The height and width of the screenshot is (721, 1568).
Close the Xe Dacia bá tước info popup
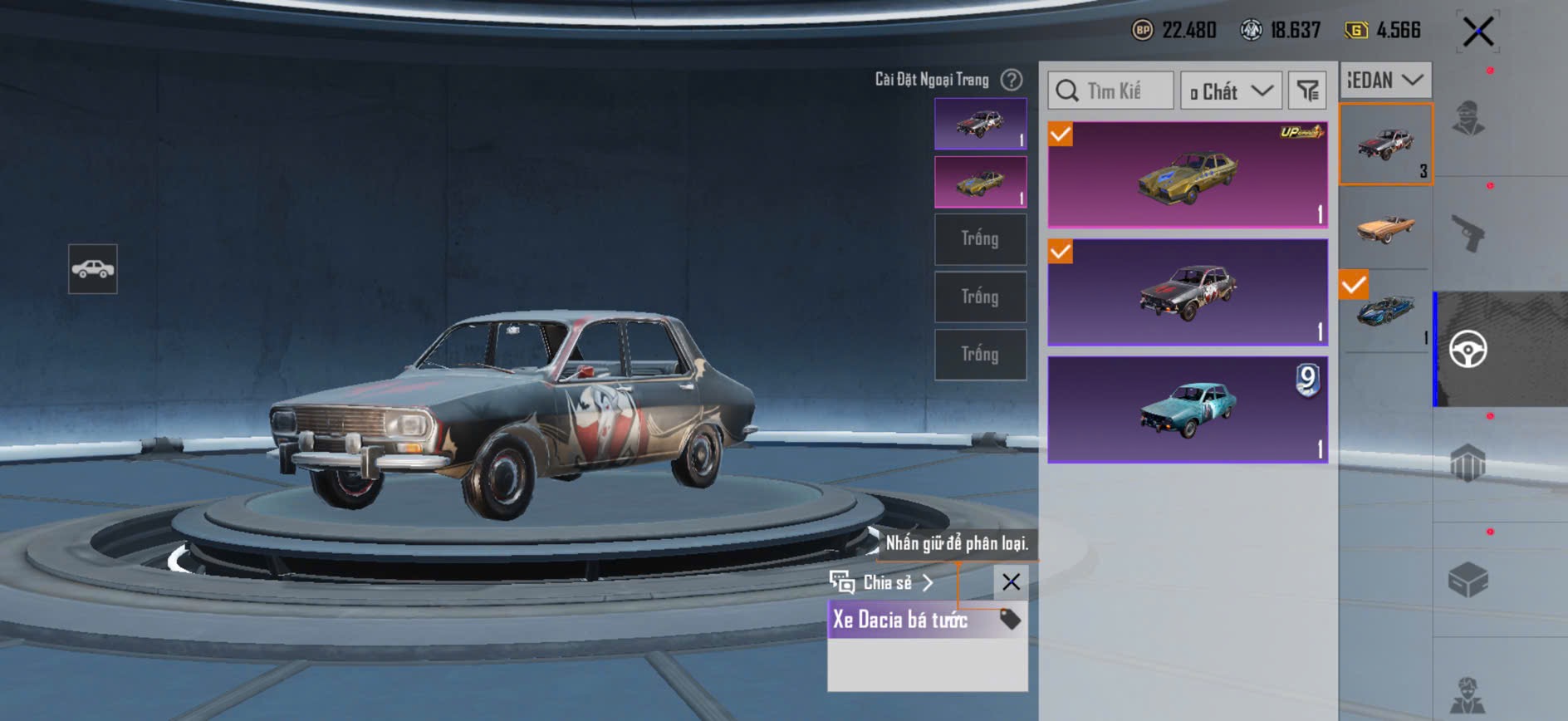coord(1011,582)
